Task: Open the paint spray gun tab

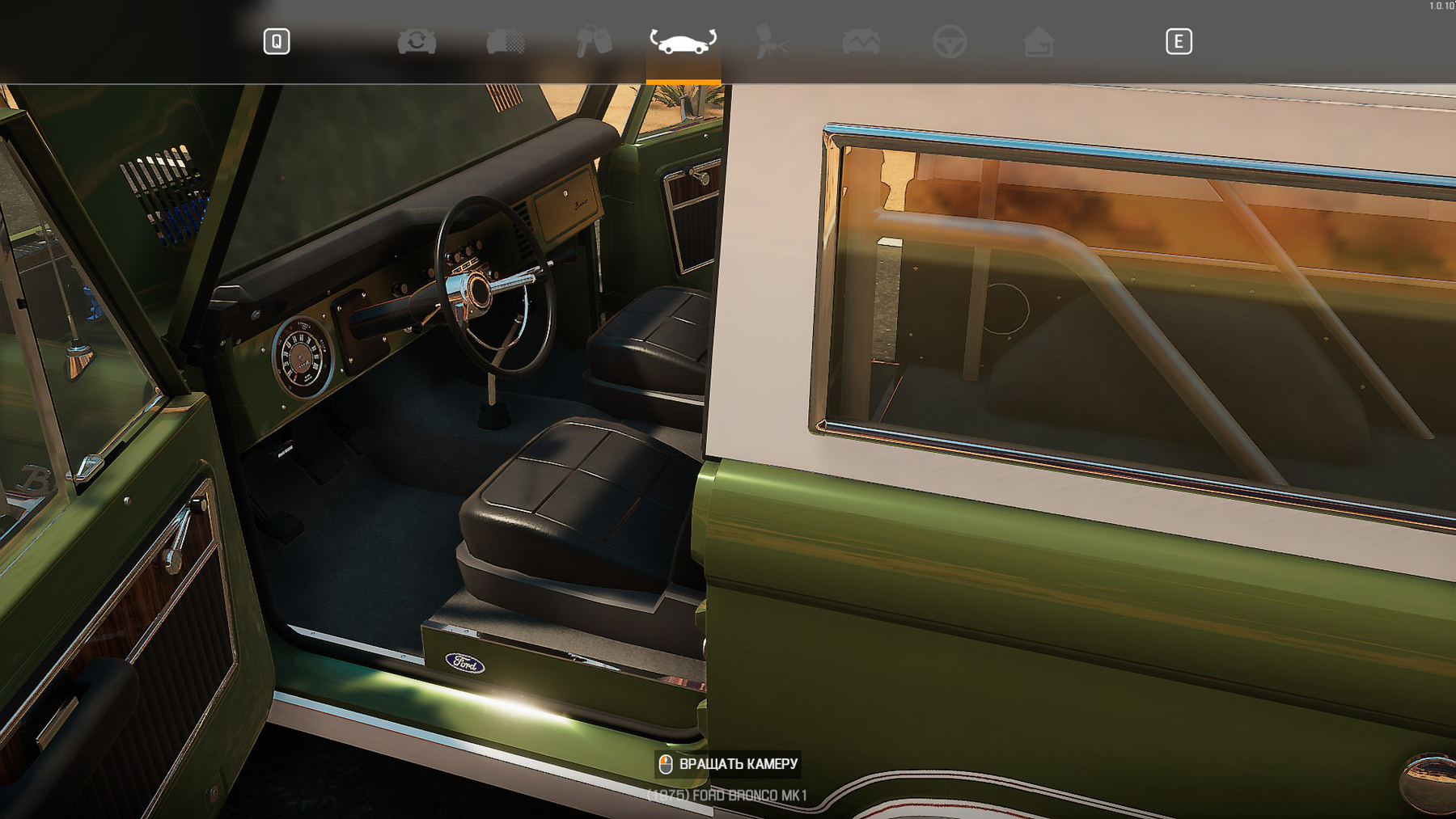Action: [x=771, y=41]
